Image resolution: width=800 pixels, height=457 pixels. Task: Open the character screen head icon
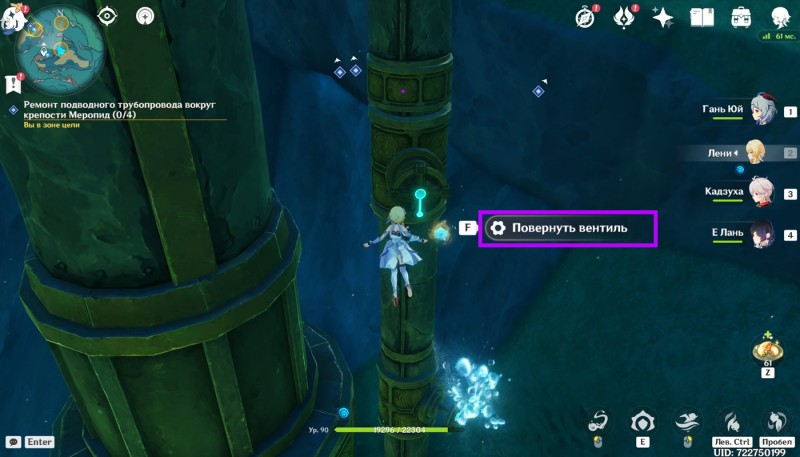tap(780, 16)
